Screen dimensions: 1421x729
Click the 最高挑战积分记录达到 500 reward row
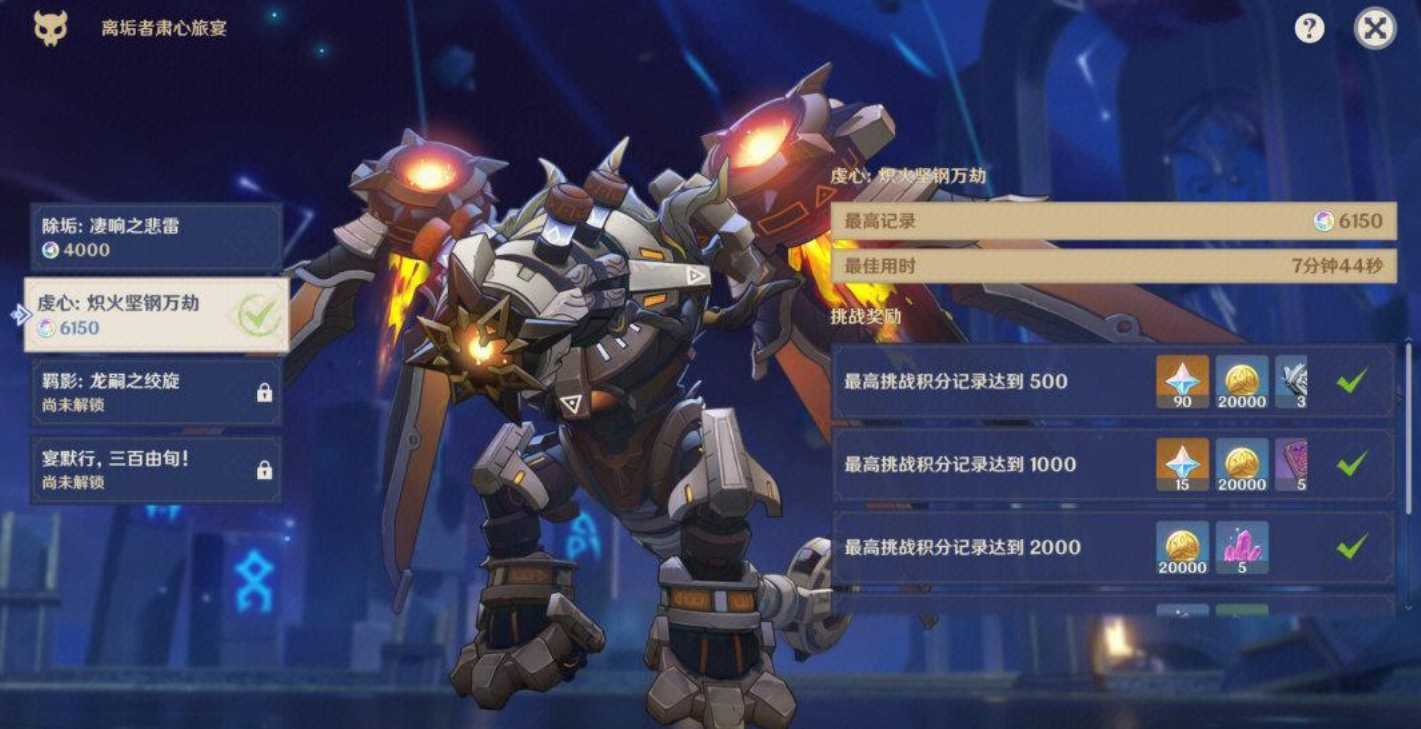[1000, 381]
